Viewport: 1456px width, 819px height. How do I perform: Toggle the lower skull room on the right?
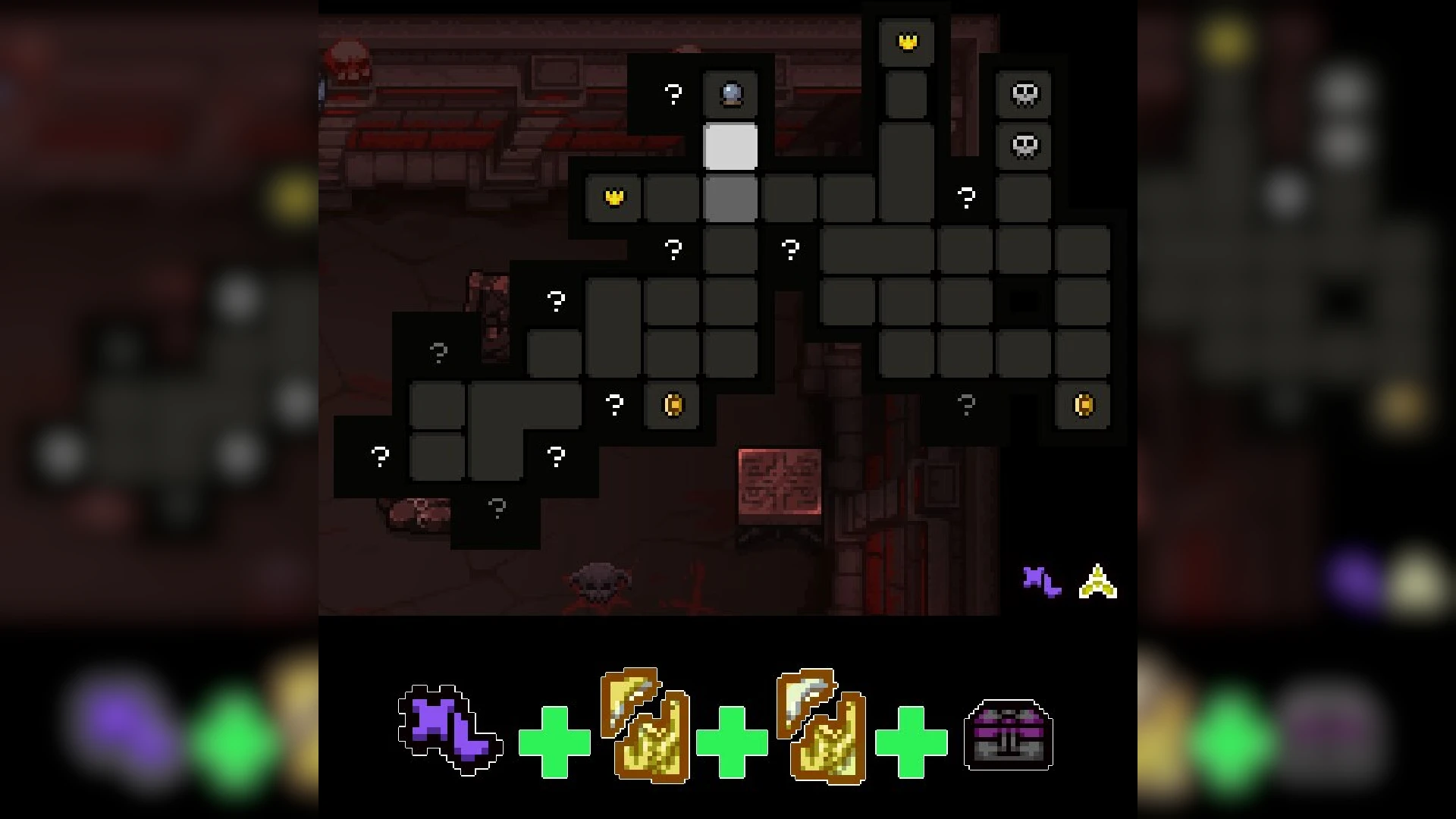click(x=1025, y=146)
